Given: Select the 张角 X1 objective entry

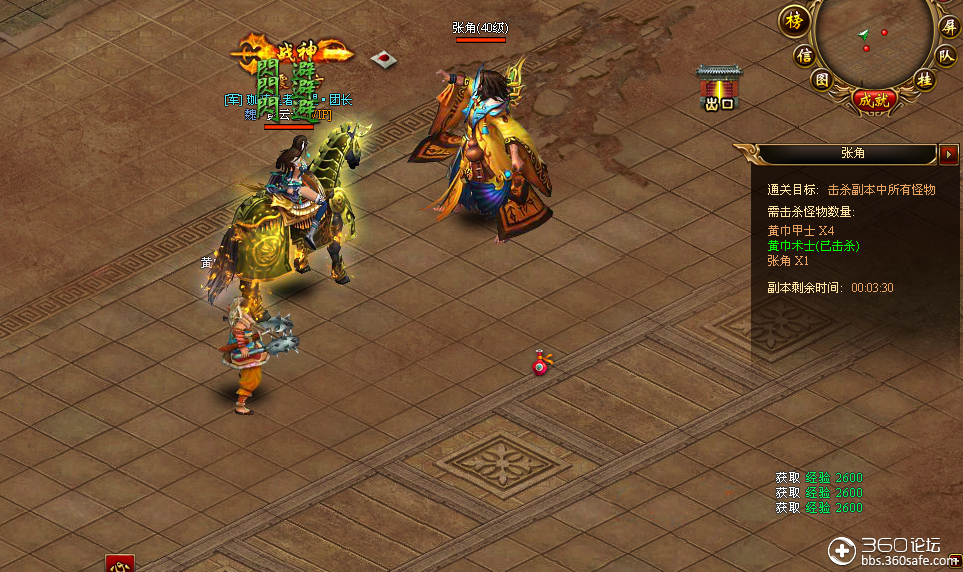Looking at the screenshot, I should 788,261.
